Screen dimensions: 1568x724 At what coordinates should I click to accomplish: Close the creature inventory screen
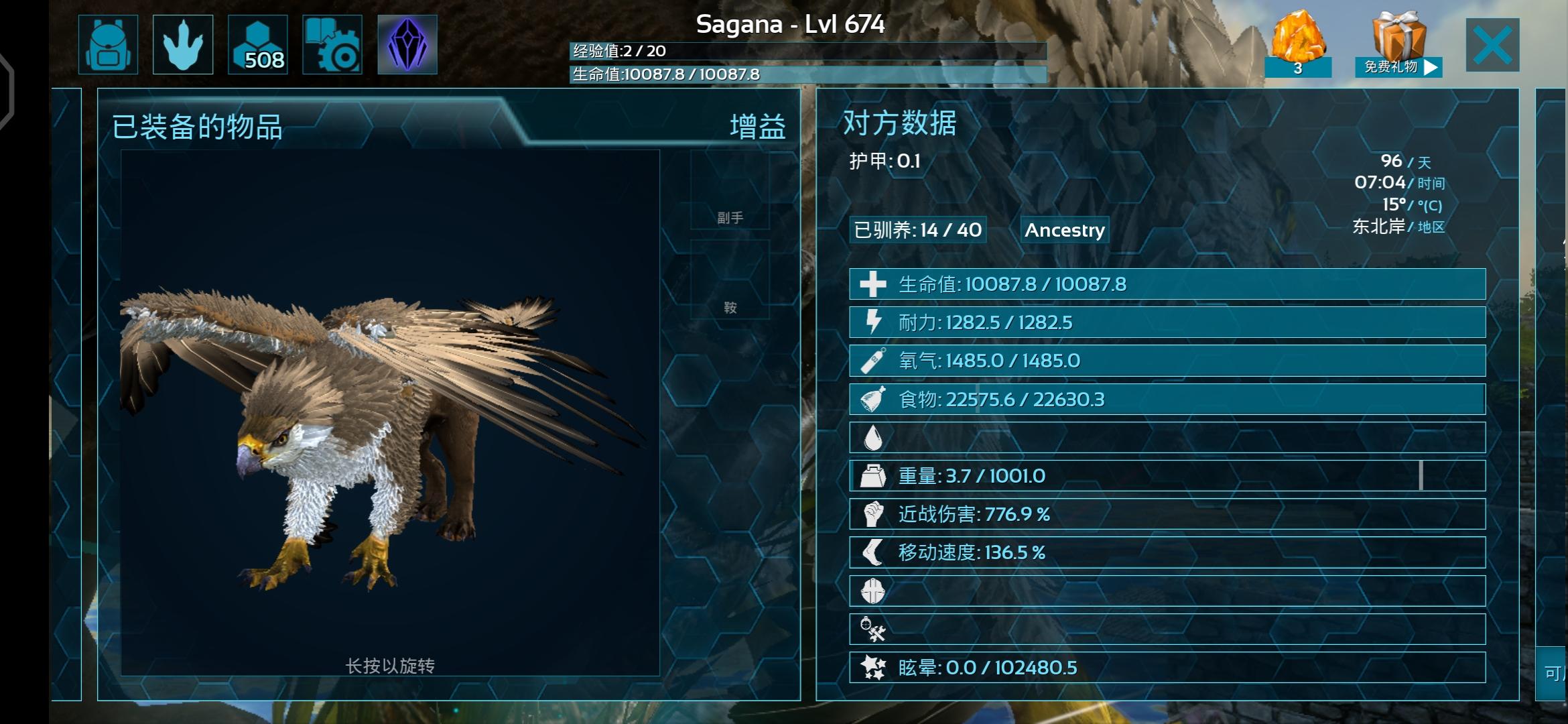coord(1492,45)
